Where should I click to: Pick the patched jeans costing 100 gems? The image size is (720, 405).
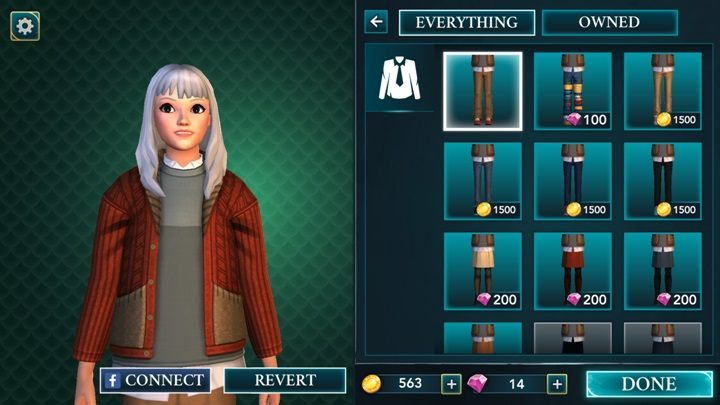[x=572, y=91]
